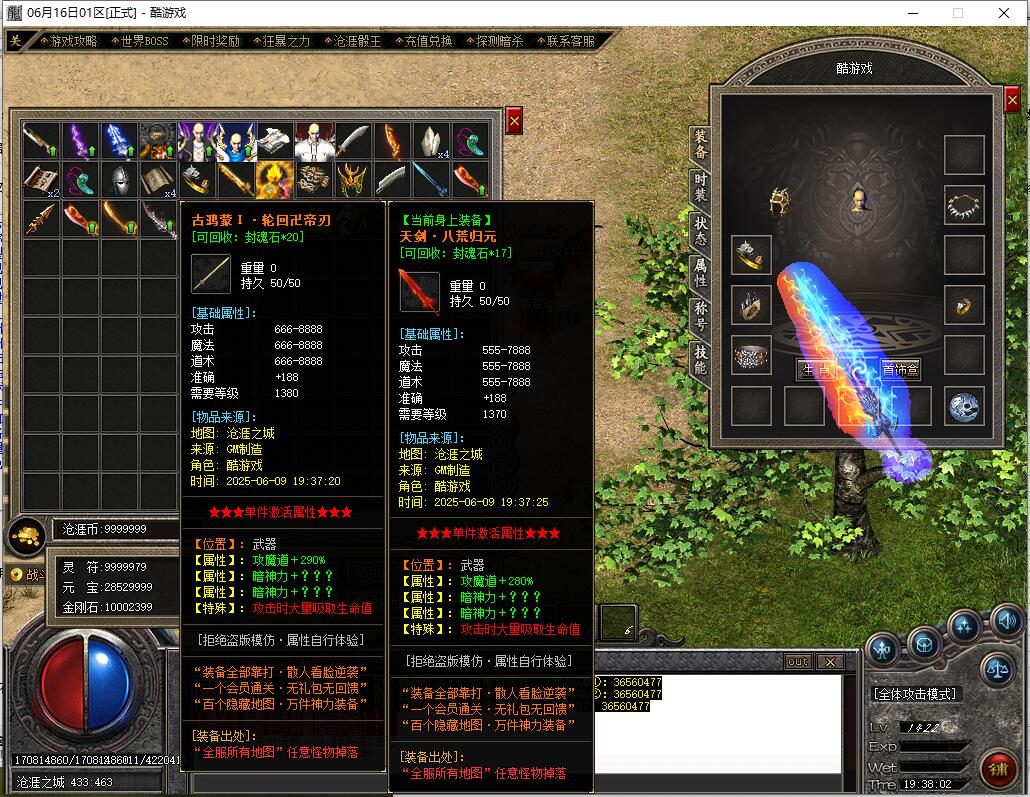Maximize the game window
The image size is (1030, 797).
point(957,13)
